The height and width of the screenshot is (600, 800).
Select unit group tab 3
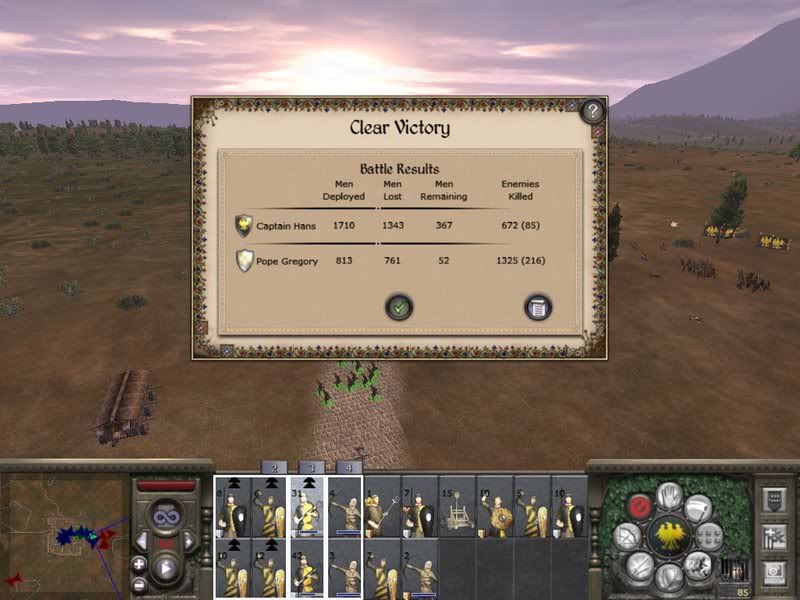click(x=311, y=467)
